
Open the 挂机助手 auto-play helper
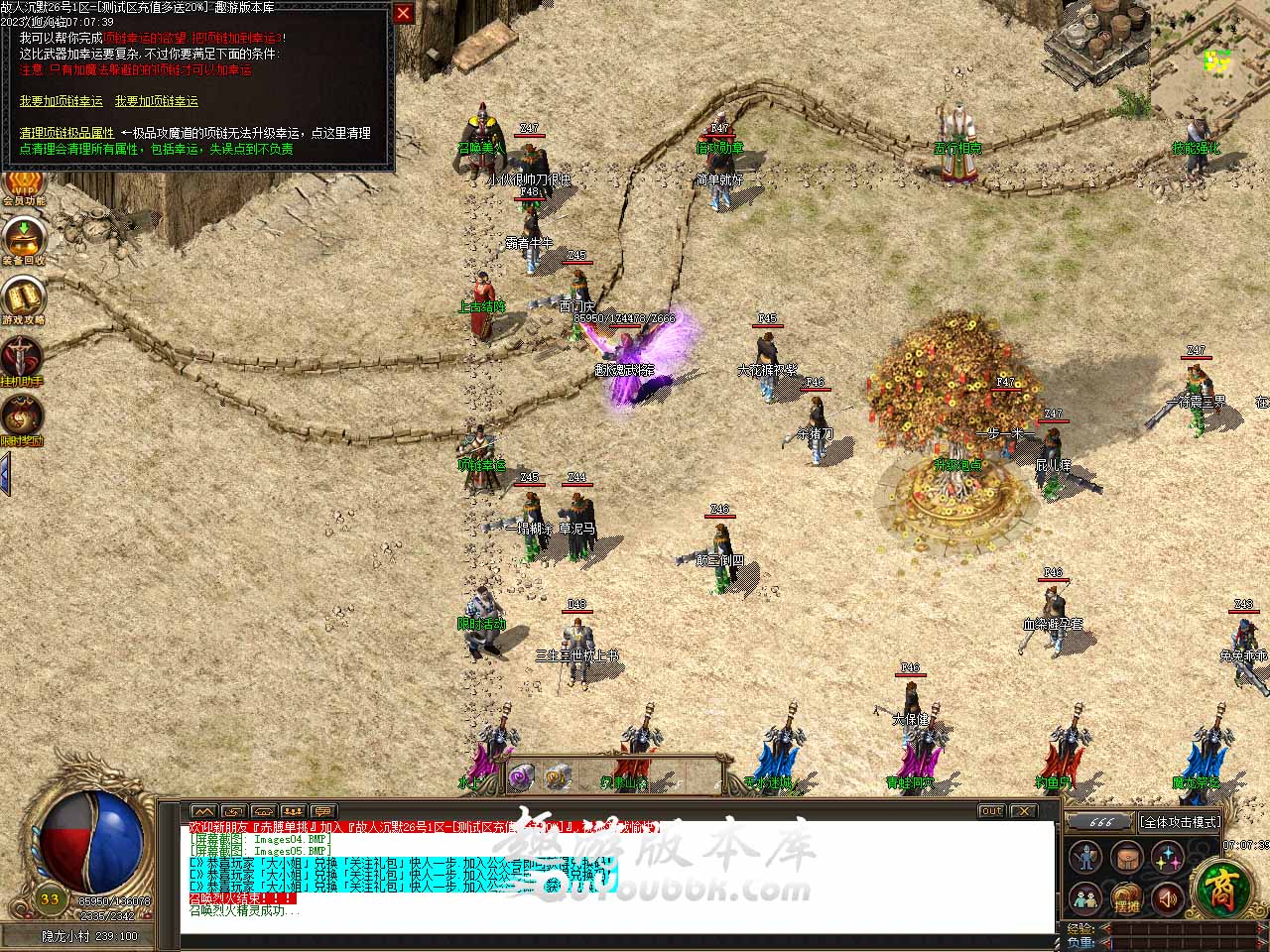(x=22, y=360)
